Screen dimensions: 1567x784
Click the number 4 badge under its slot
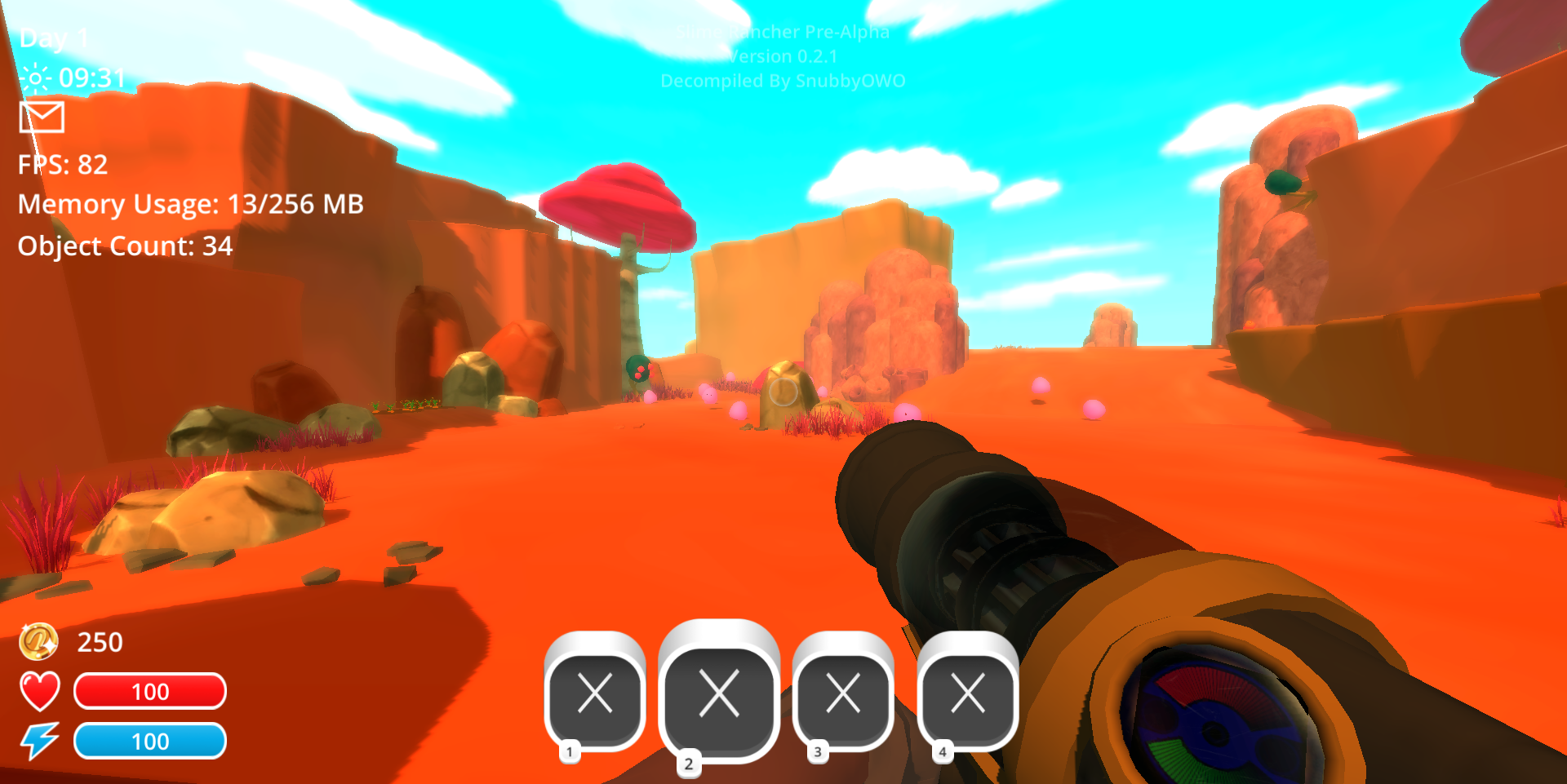click(943, 752)
